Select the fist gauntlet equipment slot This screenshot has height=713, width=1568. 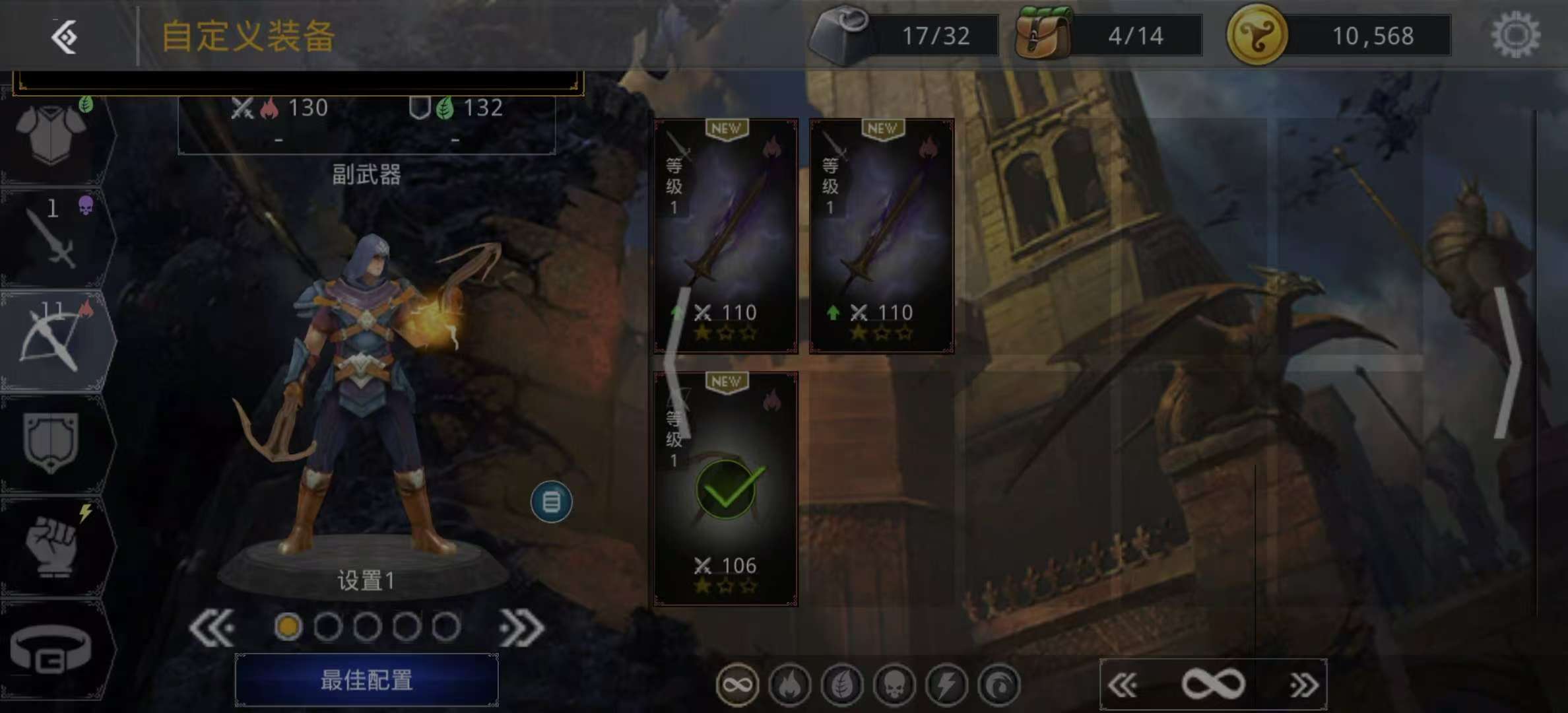[x=53, y=545]
